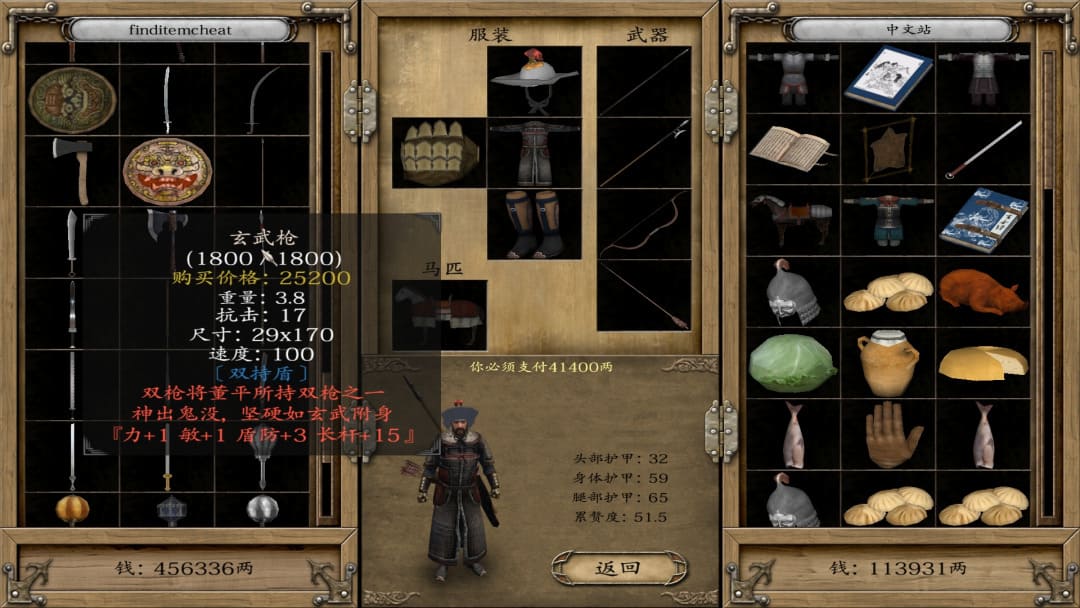The height and width of the screenshot is (608, 1080).
Task: Select the blue illustrated book with picture cover
Action: (887, 77)
